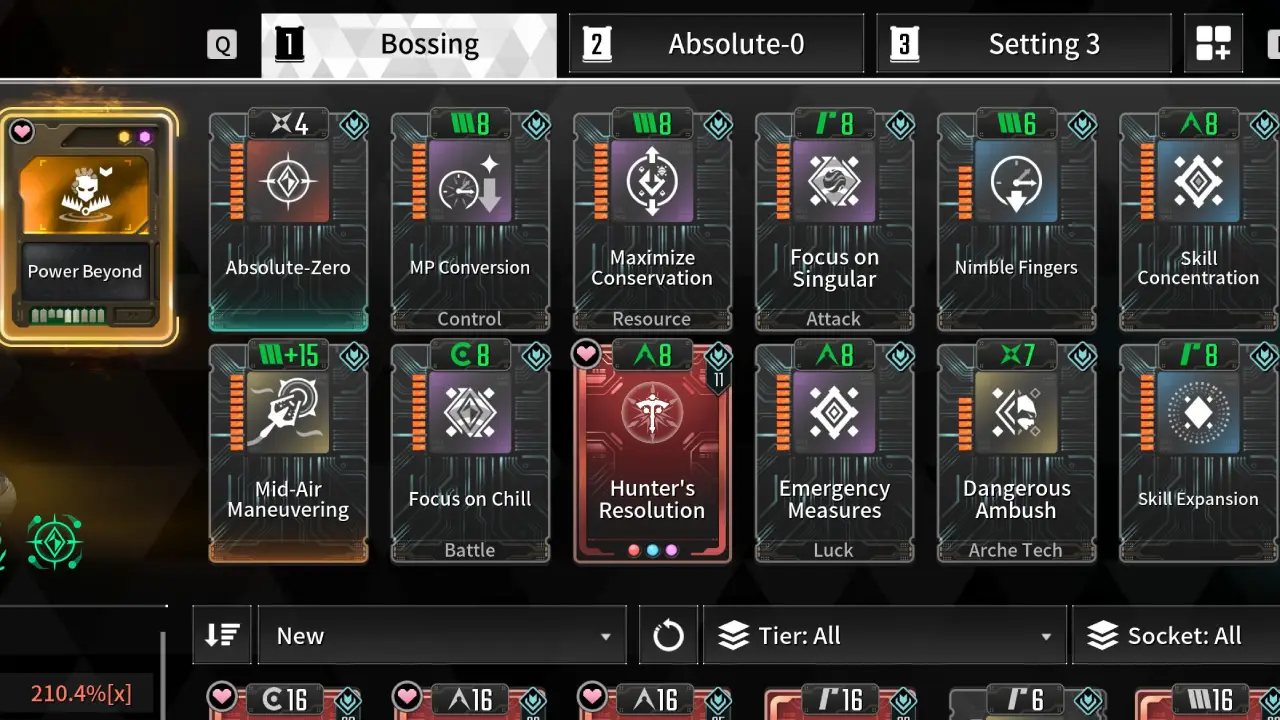
Task: Select the green module icon bottom left
Action: click(x=54, y=542)
